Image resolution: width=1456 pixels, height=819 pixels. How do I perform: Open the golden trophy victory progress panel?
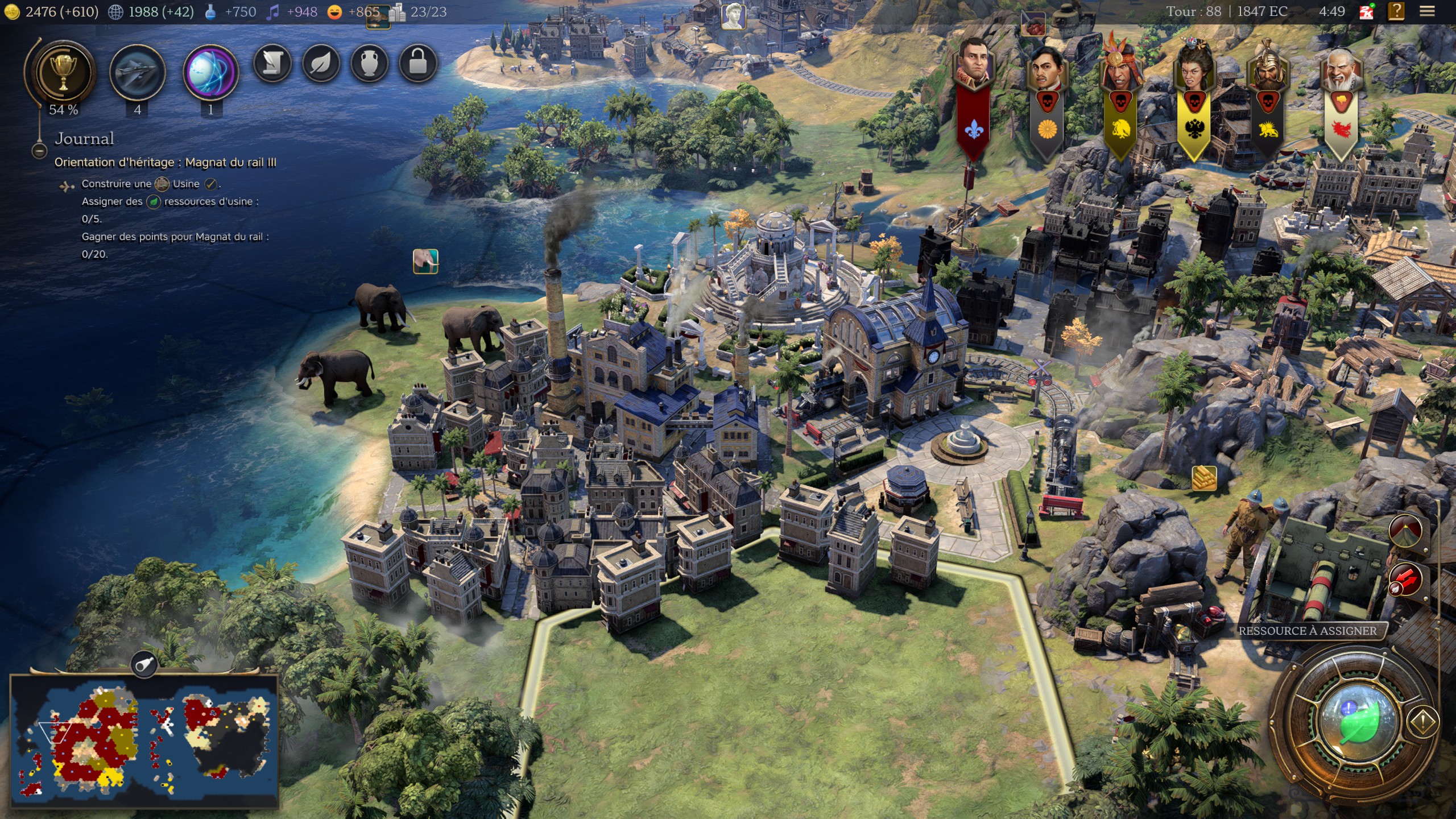pos(63,72)
